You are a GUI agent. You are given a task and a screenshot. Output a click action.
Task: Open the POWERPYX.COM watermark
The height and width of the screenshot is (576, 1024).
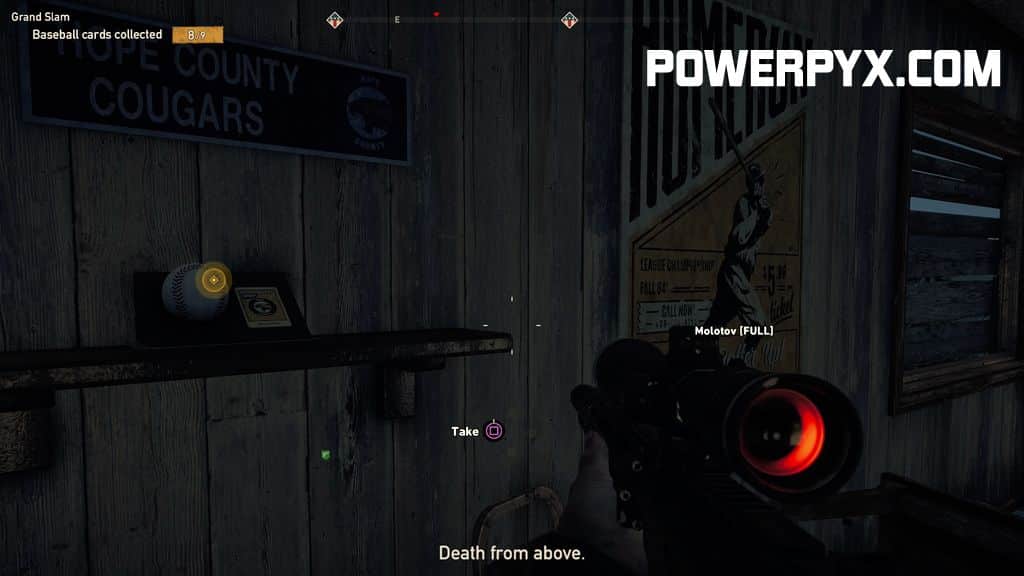point(823,69)
